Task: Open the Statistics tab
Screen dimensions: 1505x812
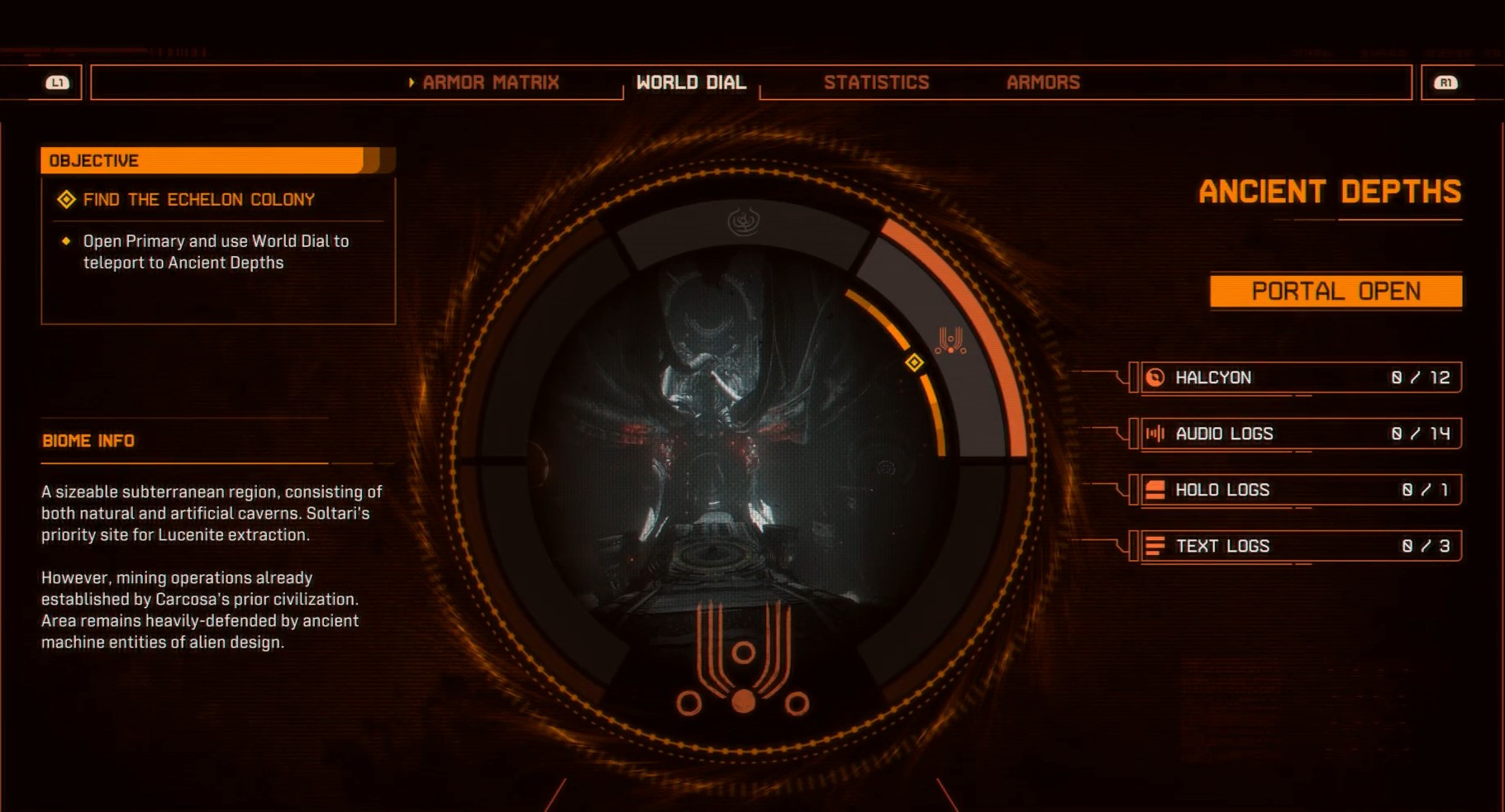Action: (876, 83)
